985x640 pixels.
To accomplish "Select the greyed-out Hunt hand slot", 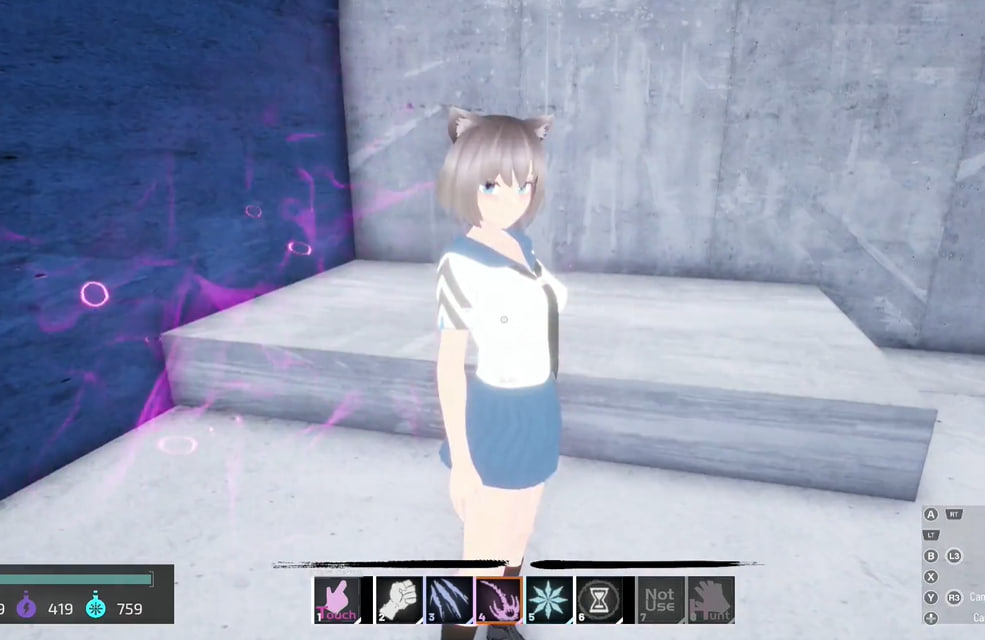I will 711,600.
